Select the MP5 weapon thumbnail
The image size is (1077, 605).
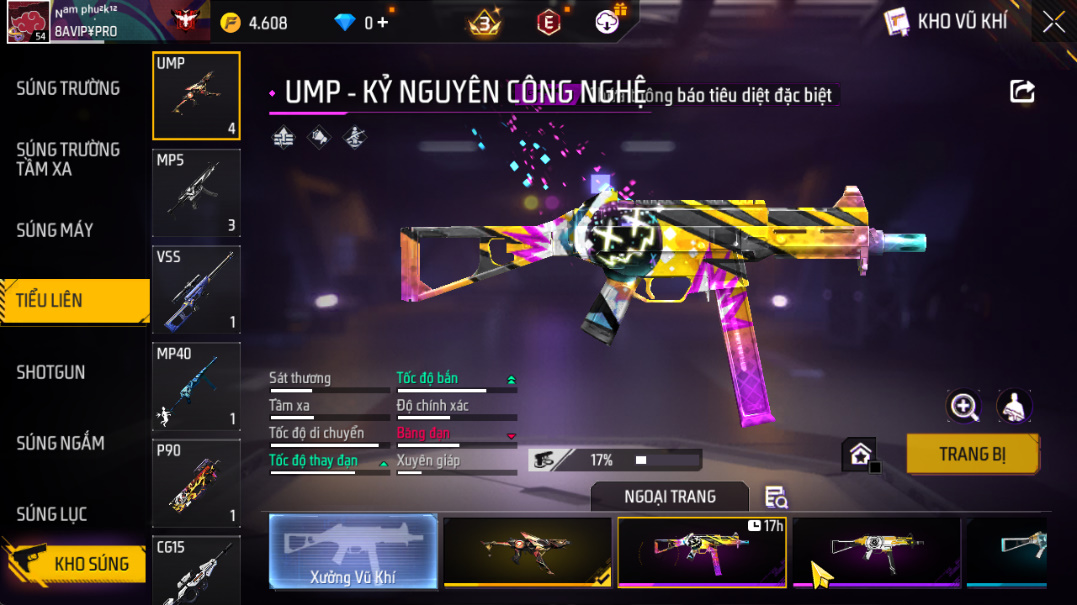point(196,192)
